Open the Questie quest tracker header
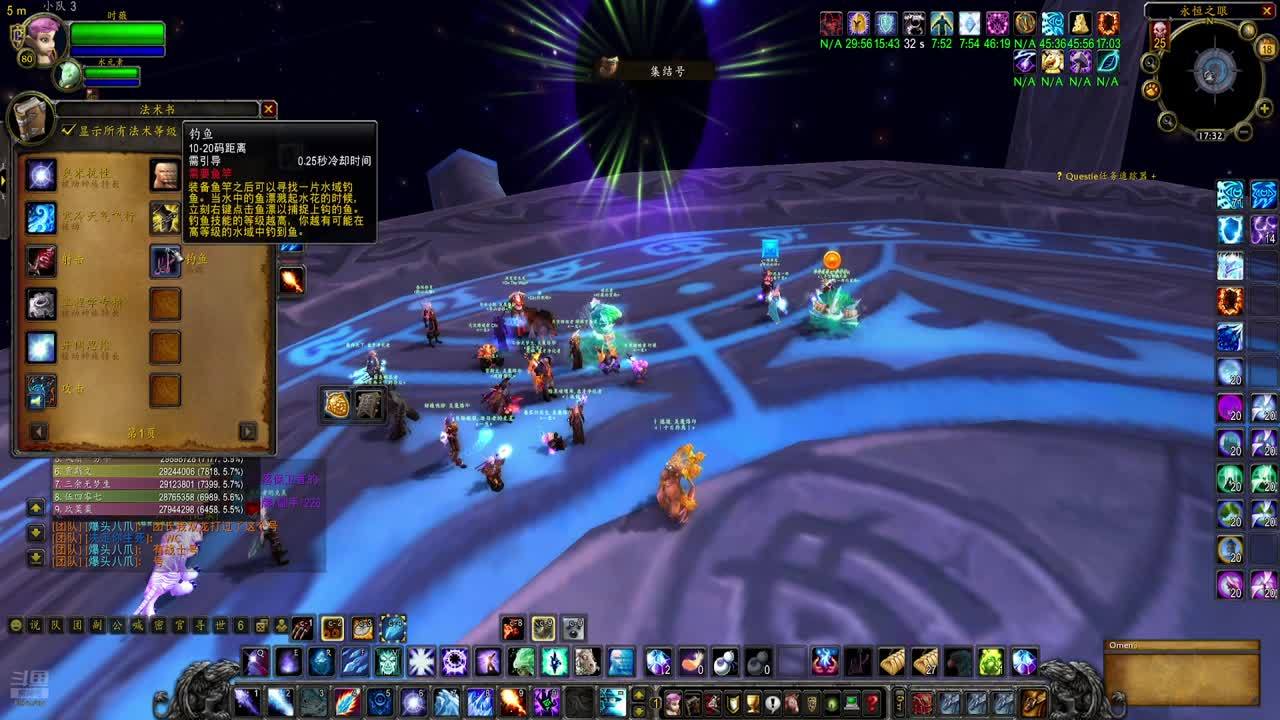This screenshot has height=720, width=1280. click(x=1106, y=176)
